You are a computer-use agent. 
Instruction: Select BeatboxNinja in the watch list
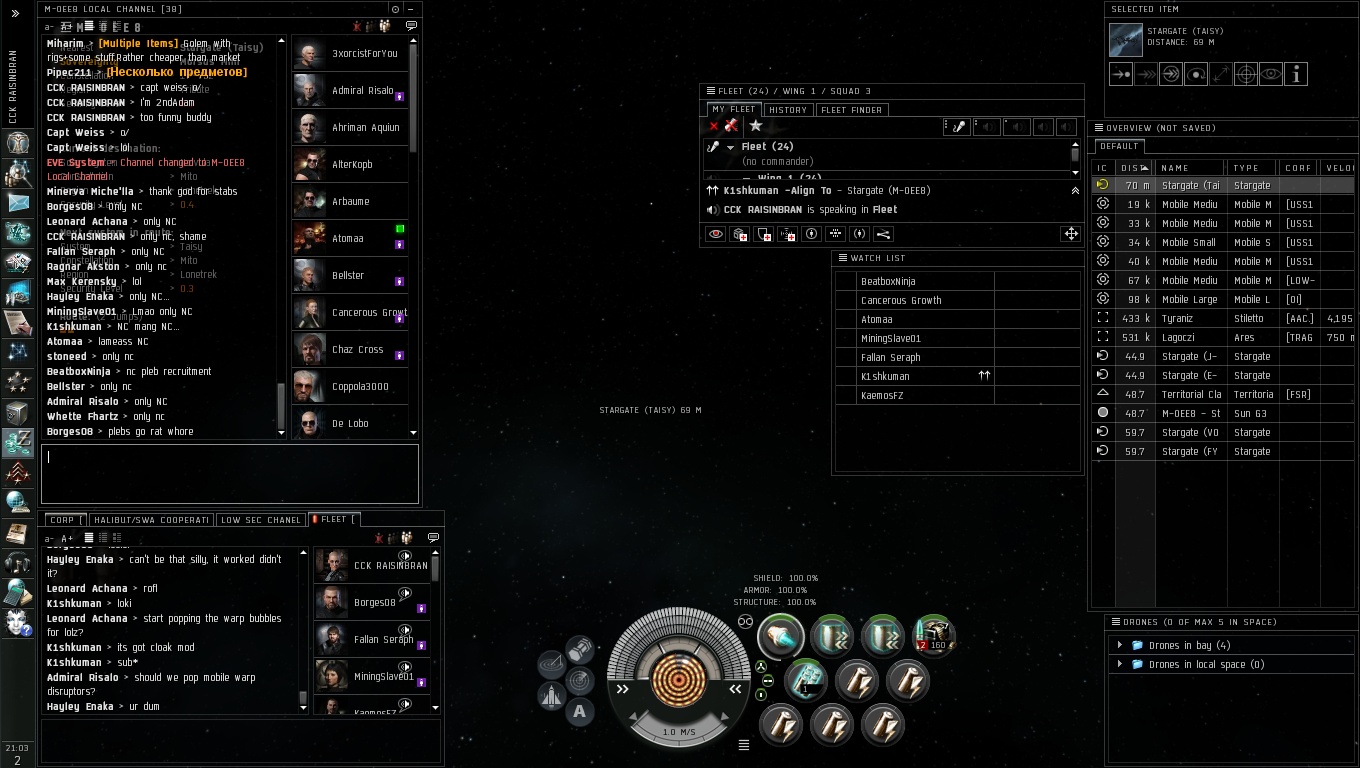pyautogui.click(x=888, y=282)
